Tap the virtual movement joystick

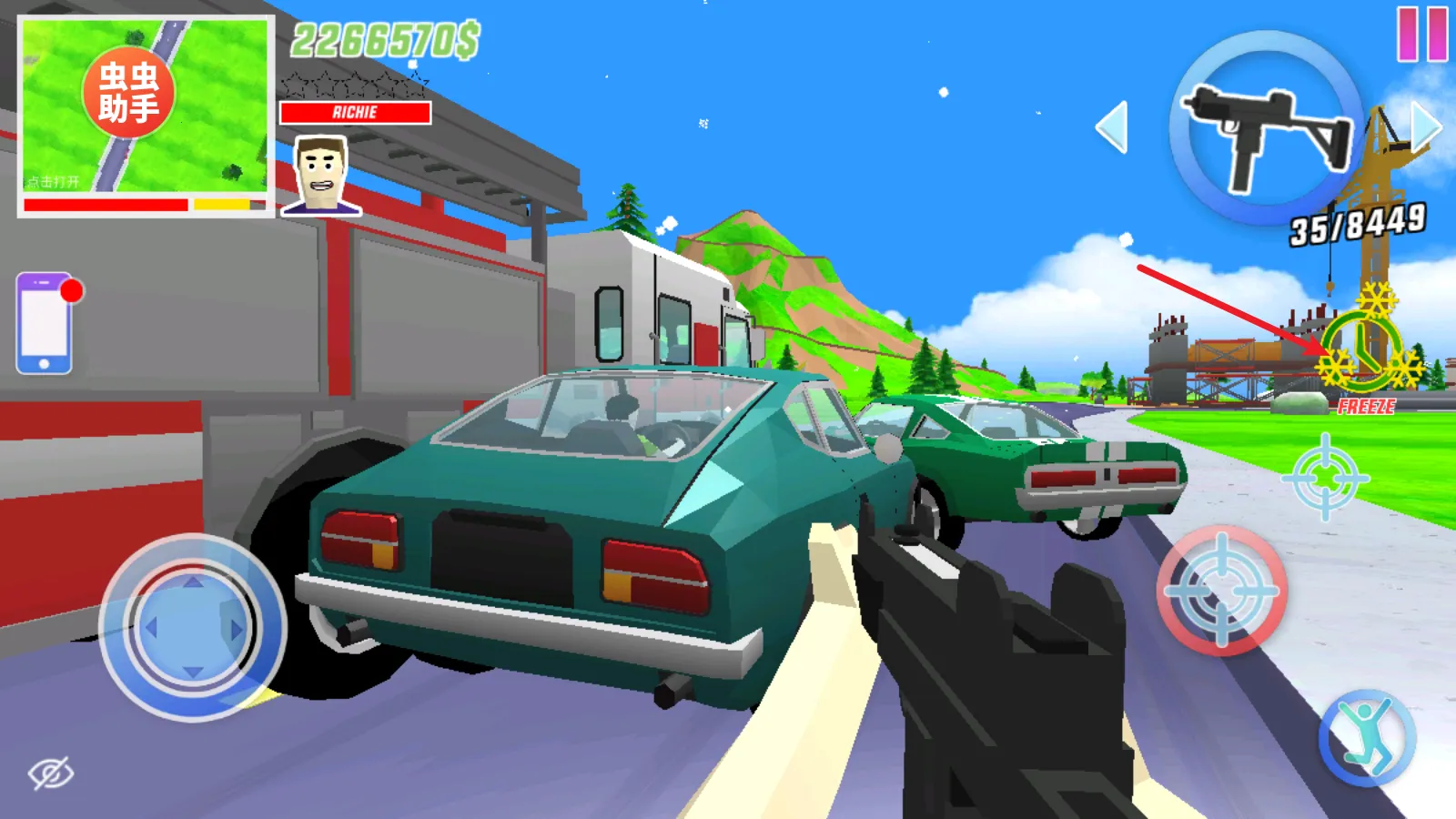[192, 628]
